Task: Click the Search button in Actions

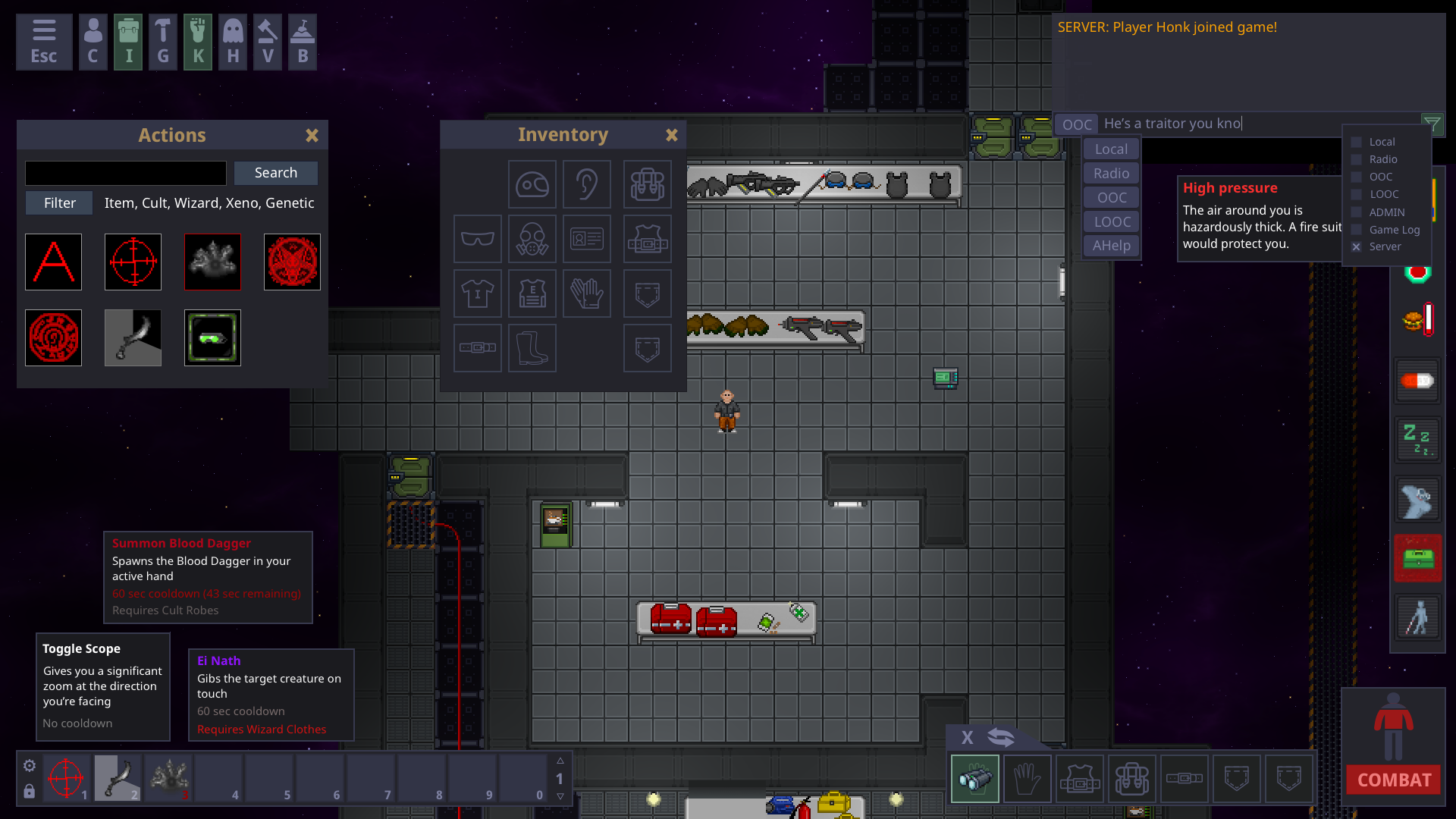Action: 275,173
